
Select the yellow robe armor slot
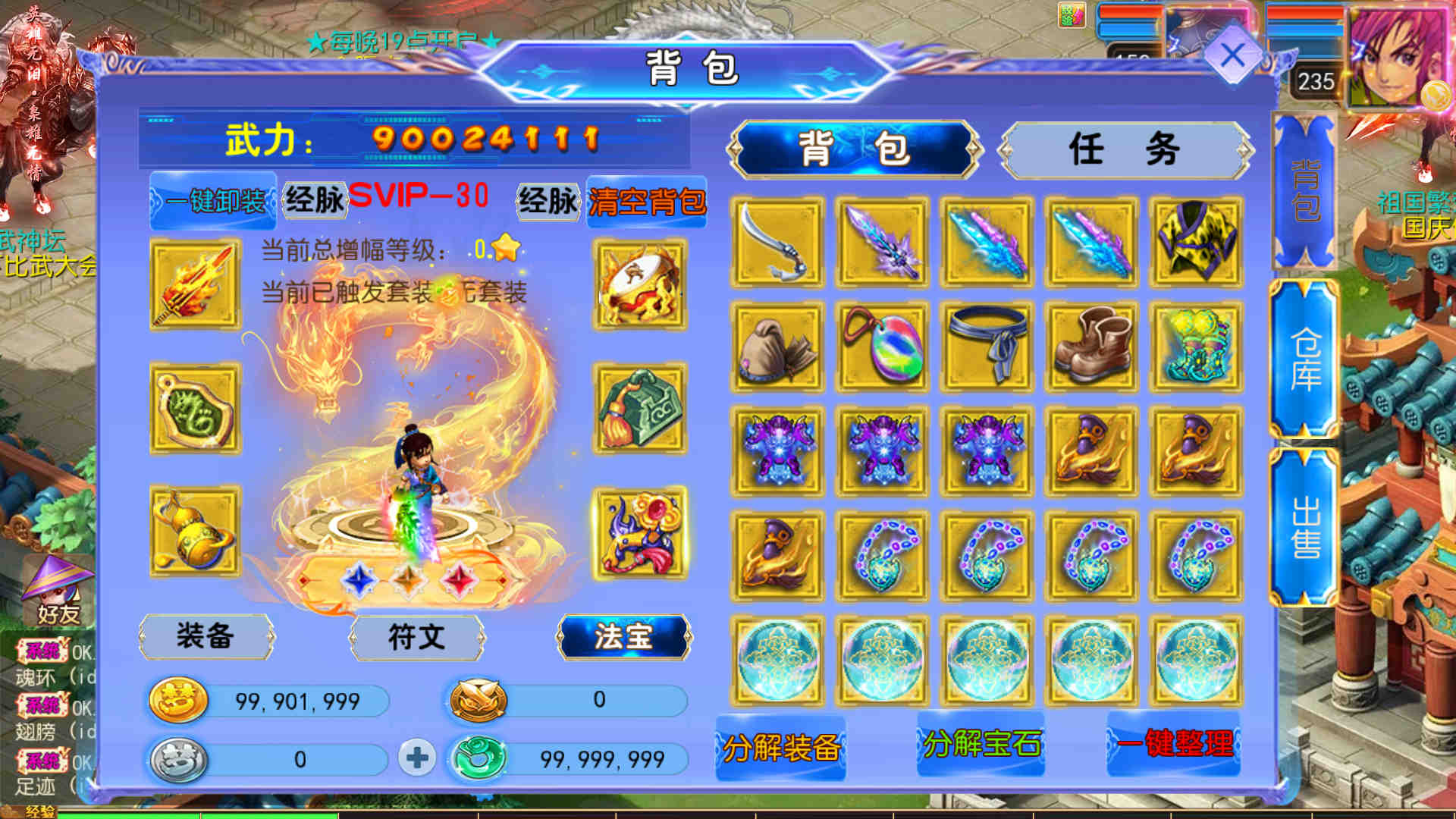click(x=1196, y=242)
